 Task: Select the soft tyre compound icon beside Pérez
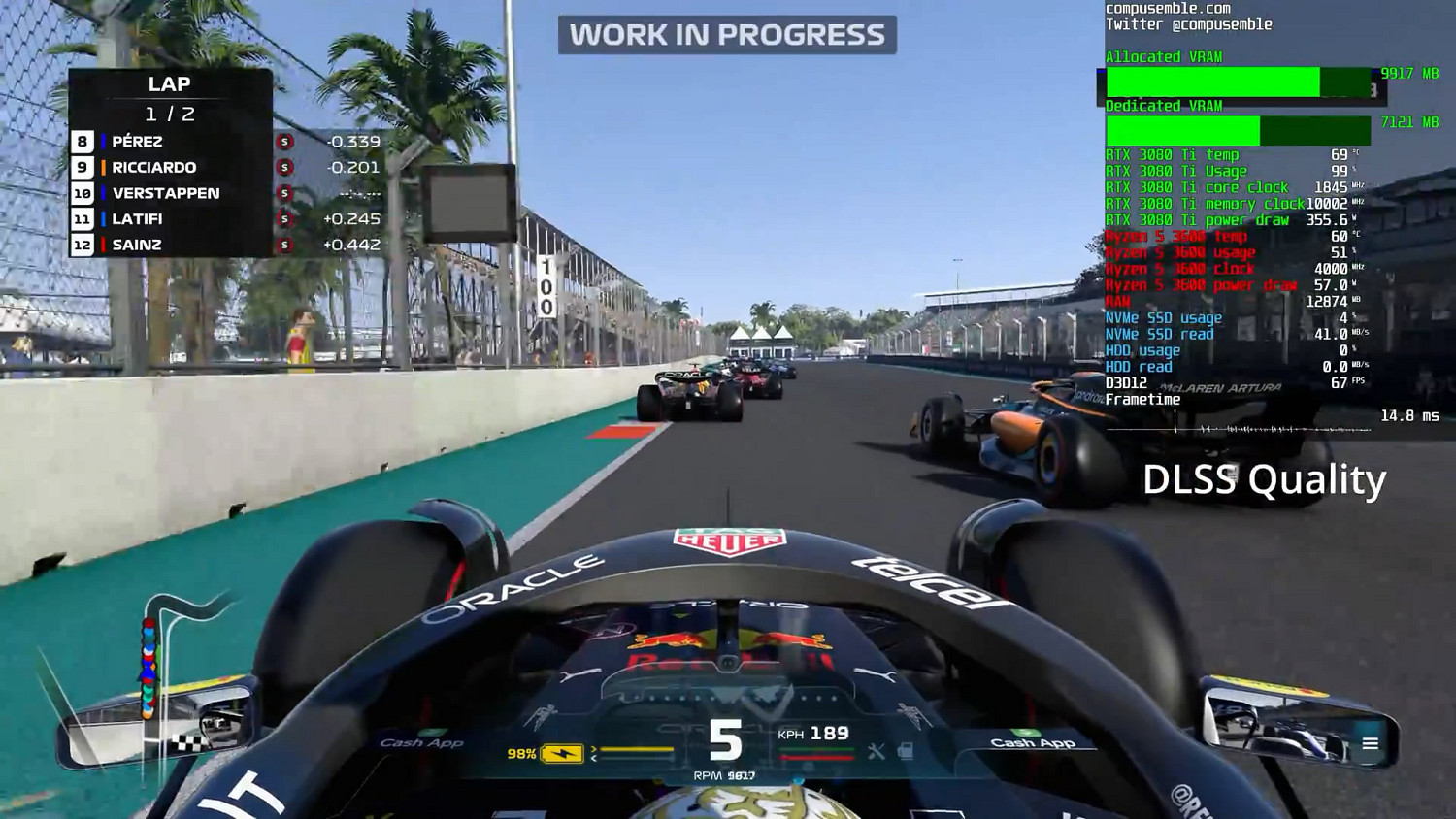[x=284, y=141]
